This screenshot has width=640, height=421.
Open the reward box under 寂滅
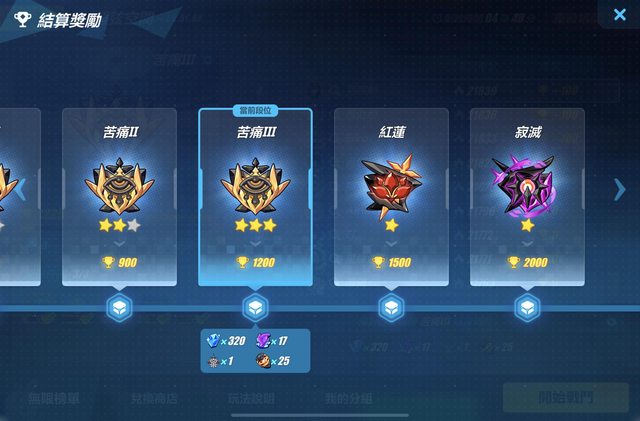pos(527,308)
